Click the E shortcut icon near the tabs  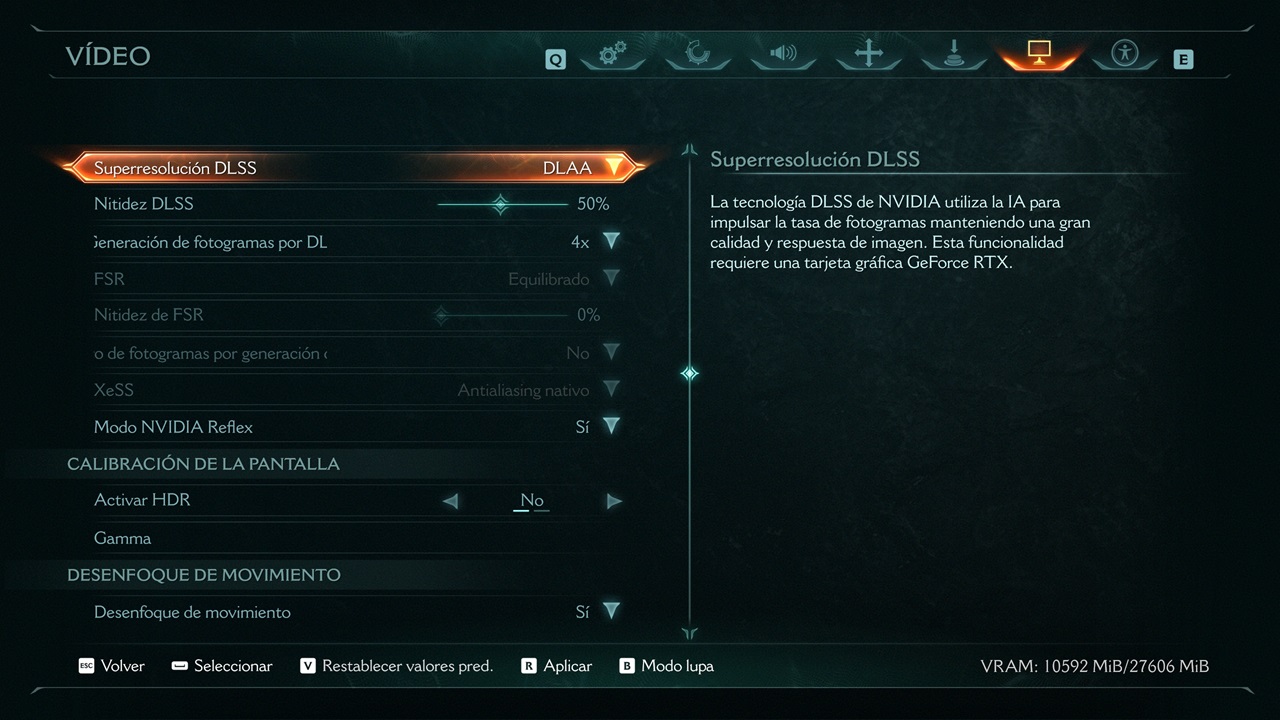(x=1184, y=59)
